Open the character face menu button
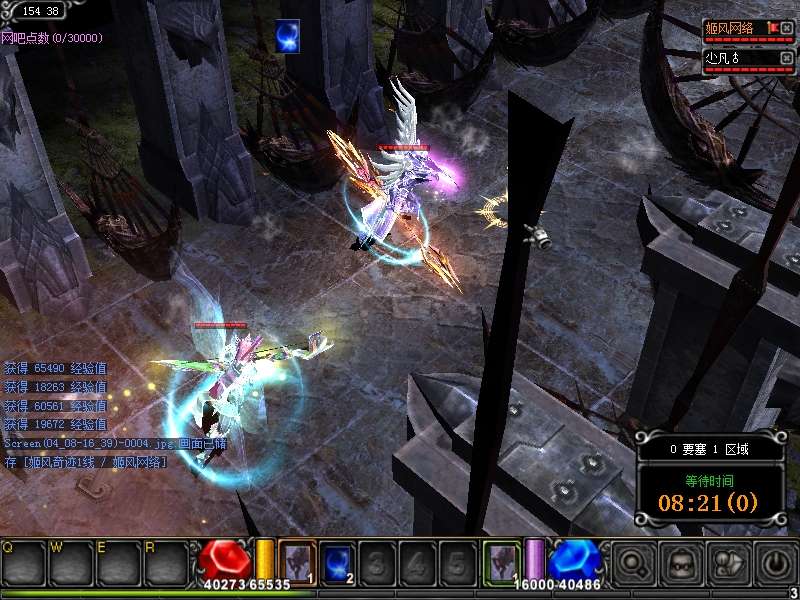 click(680, 565)
